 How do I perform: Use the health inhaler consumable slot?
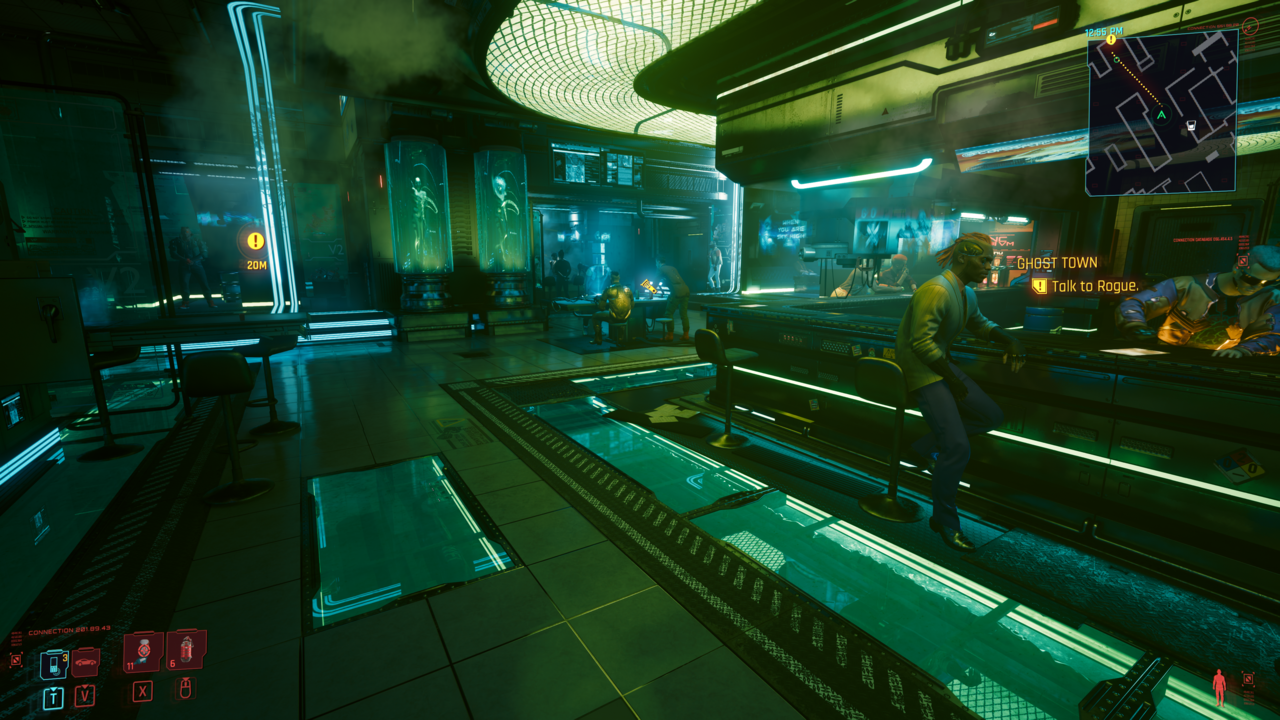143,651
